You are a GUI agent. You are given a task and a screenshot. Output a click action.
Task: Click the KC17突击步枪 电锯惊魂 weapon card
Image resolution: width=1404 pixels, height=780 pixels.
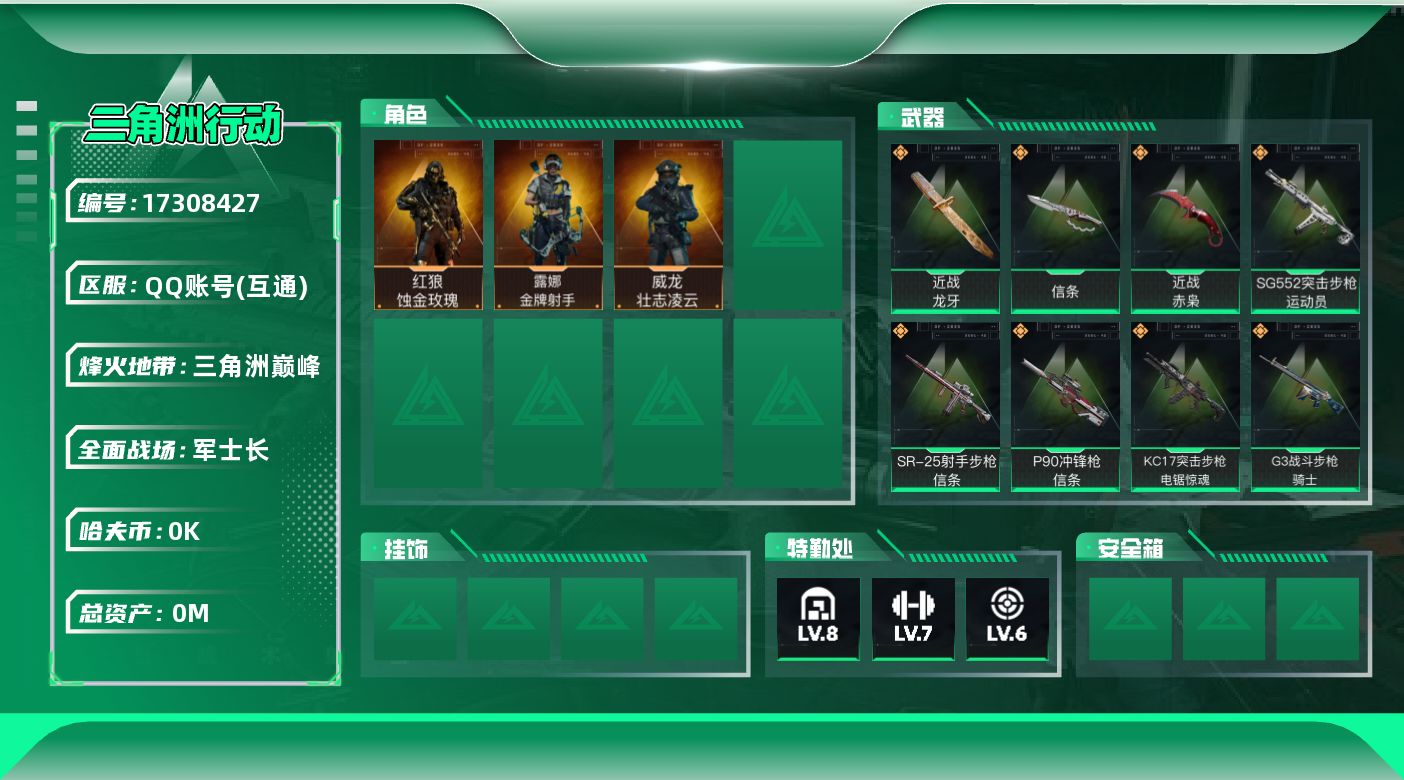pos(1185,406)
